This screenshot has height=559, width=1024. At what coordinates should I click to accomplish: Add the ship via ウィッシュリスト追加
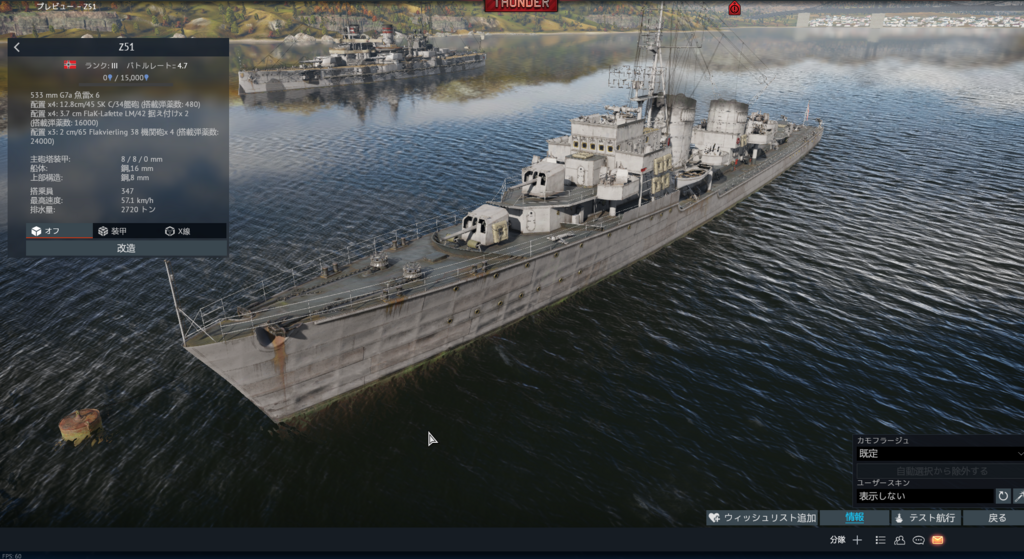point(762,518)
